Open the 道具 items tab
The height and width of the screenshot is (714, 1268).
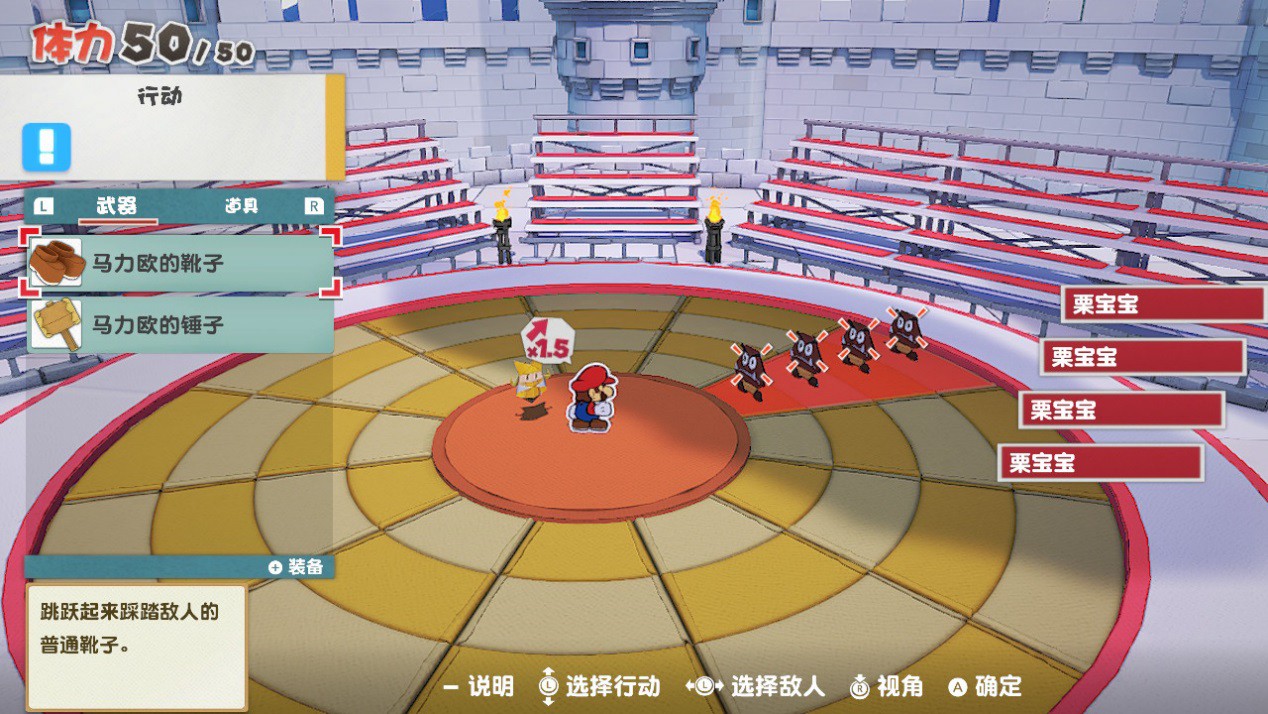pos(241,206)
